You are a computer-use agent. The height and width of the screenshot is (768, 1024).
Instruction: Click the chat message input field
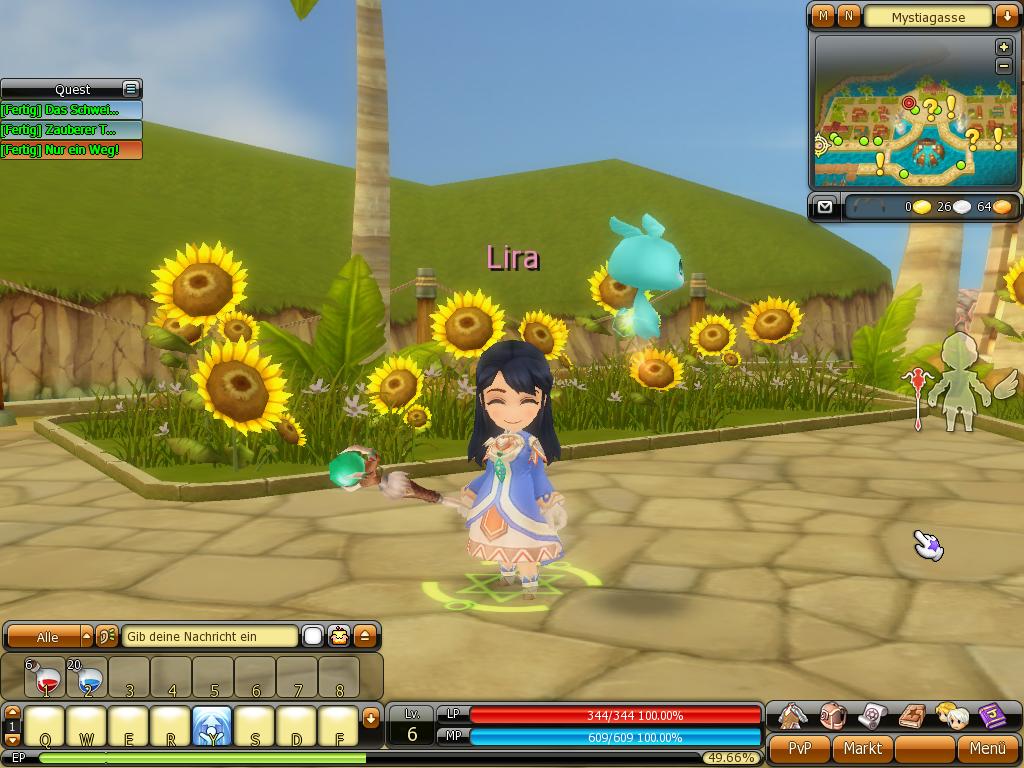[x=210, y=636]
